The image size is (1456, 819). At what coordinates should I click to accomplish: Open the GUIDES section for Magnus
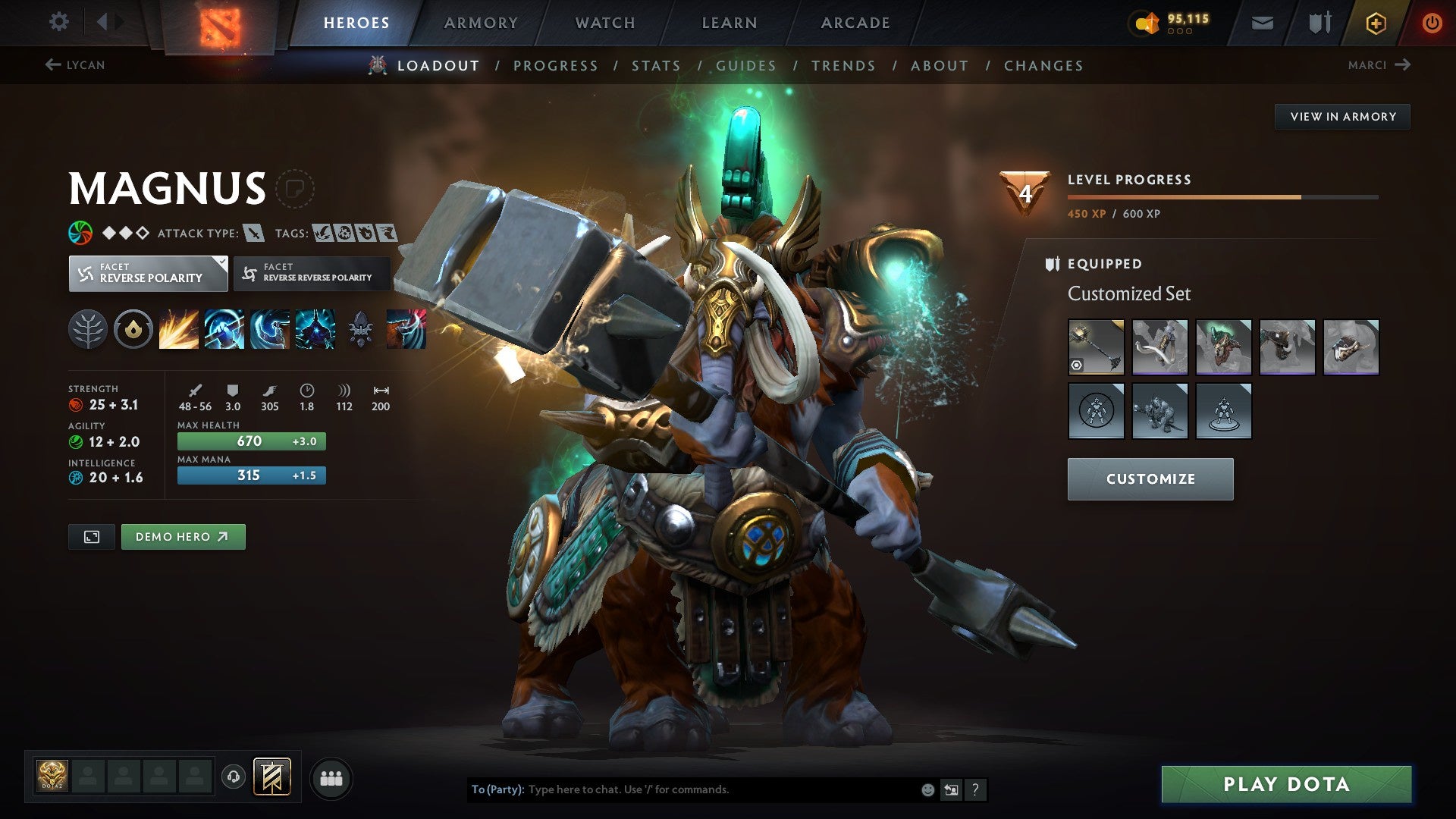point(745,66)
